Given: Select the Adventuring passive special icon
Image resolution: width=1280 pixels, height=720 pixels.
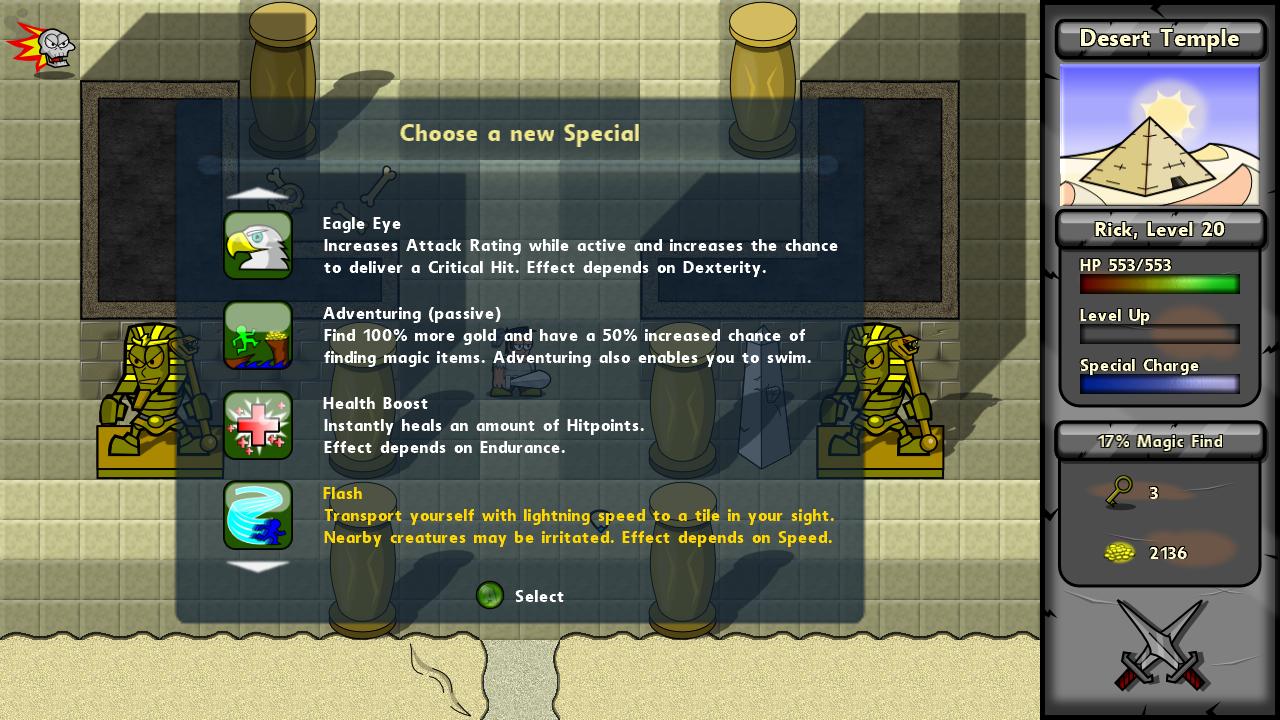Looking at the screenshot, I should pyautogui.click(x=258, y=336).
